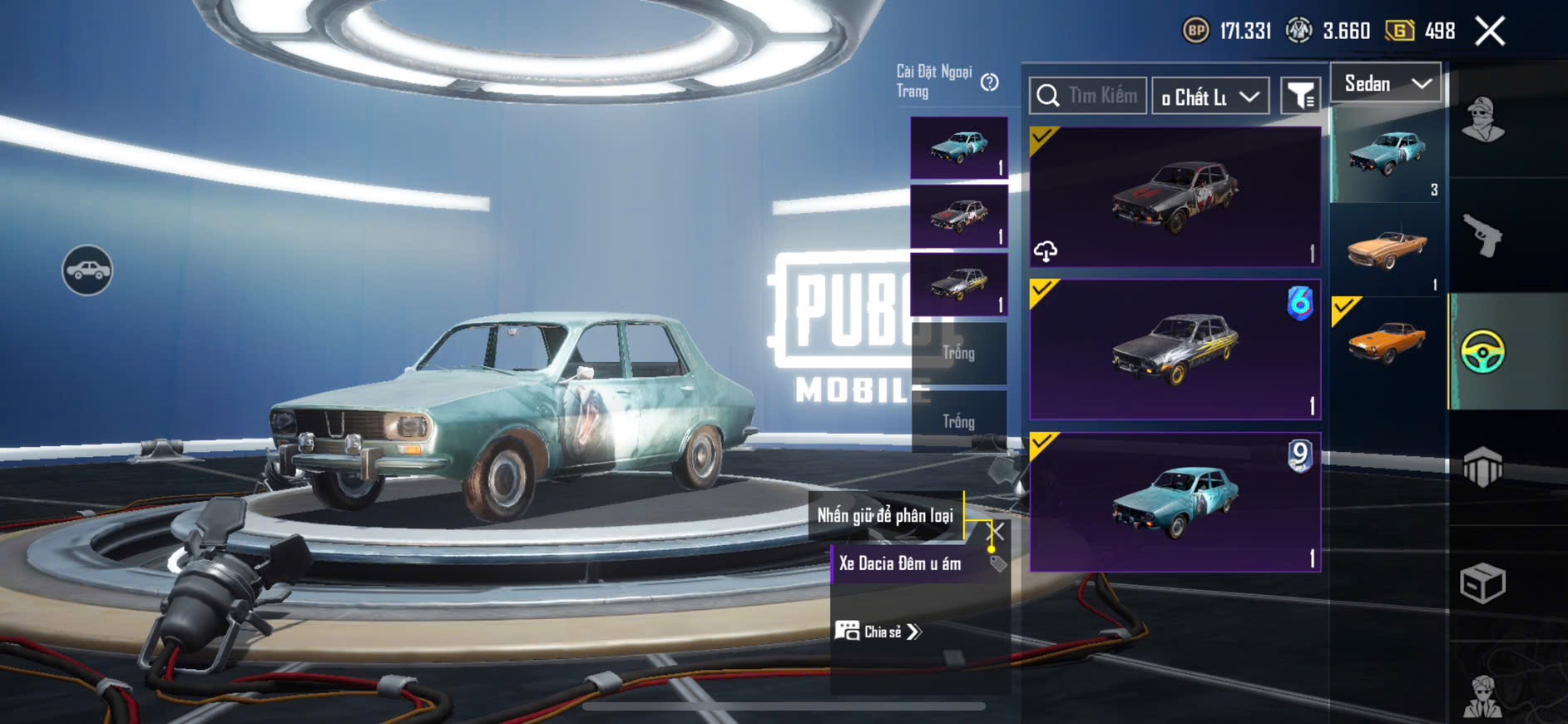The width and height of the screenshot is (1568, 724).
Task: Choose the orange coupe in the vehicle list
Action: tap(1387, 343)
